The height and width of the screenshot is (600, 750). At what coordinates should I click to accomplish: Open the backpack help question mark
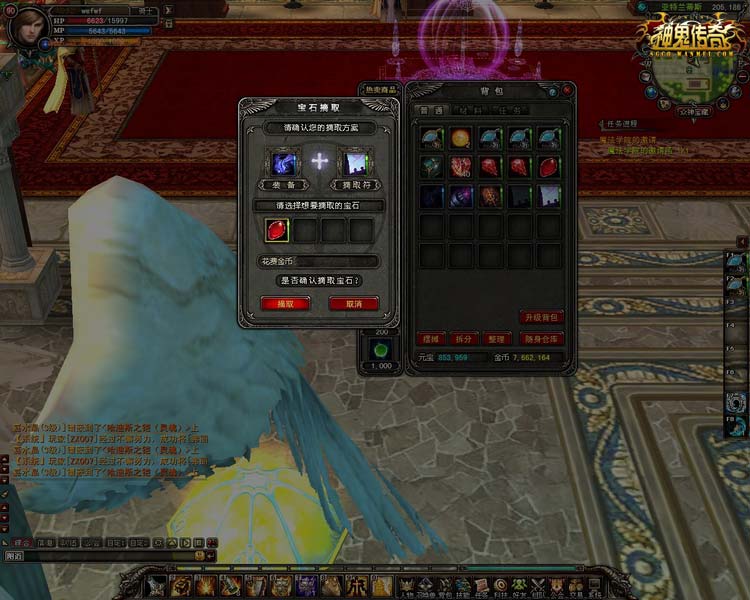click(551, 89)
